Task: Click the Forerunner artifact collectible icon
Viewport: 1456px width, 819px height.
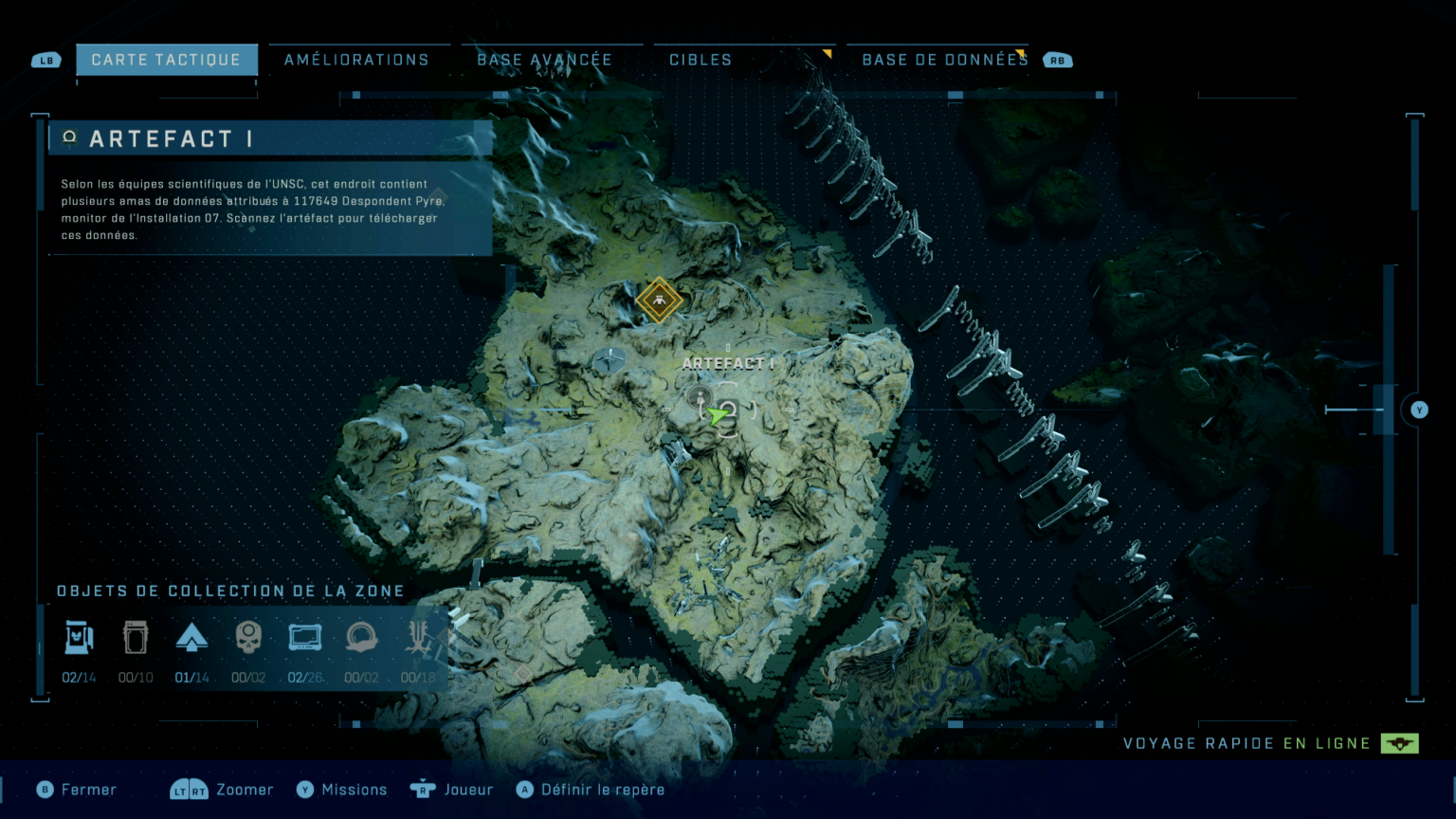Action: coord(418,636)
